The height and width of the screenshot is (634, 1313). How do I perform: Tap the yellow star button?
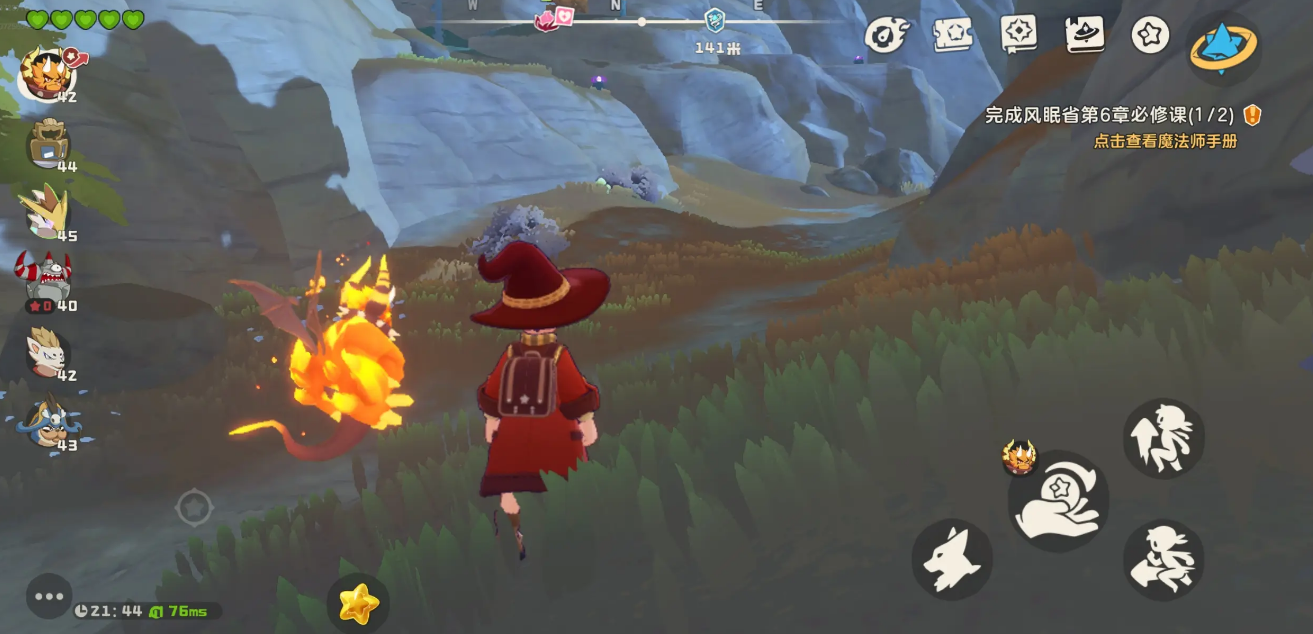coord(358,603)
